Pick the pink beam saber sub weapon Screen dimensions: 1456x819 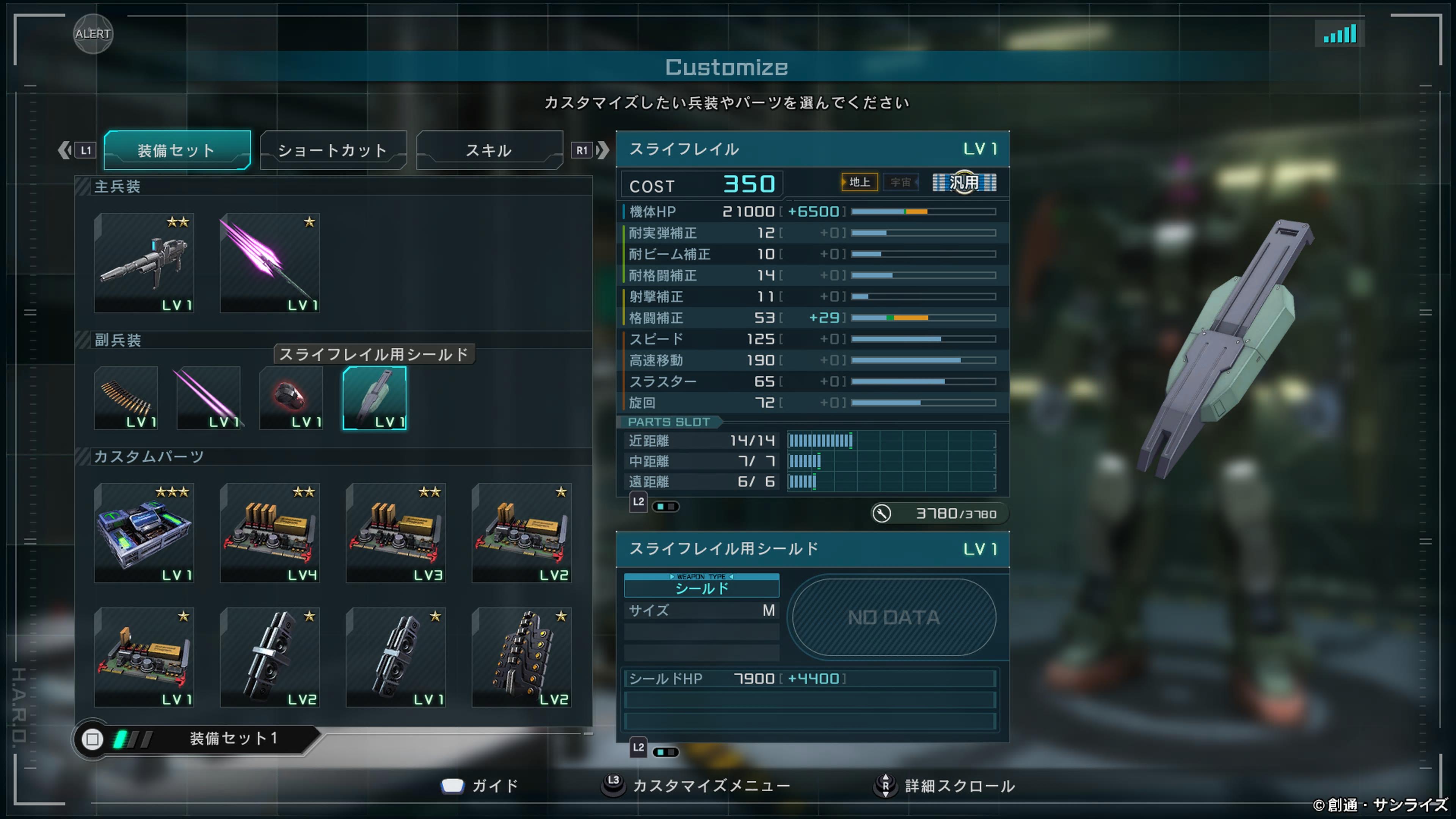(208, 398)
